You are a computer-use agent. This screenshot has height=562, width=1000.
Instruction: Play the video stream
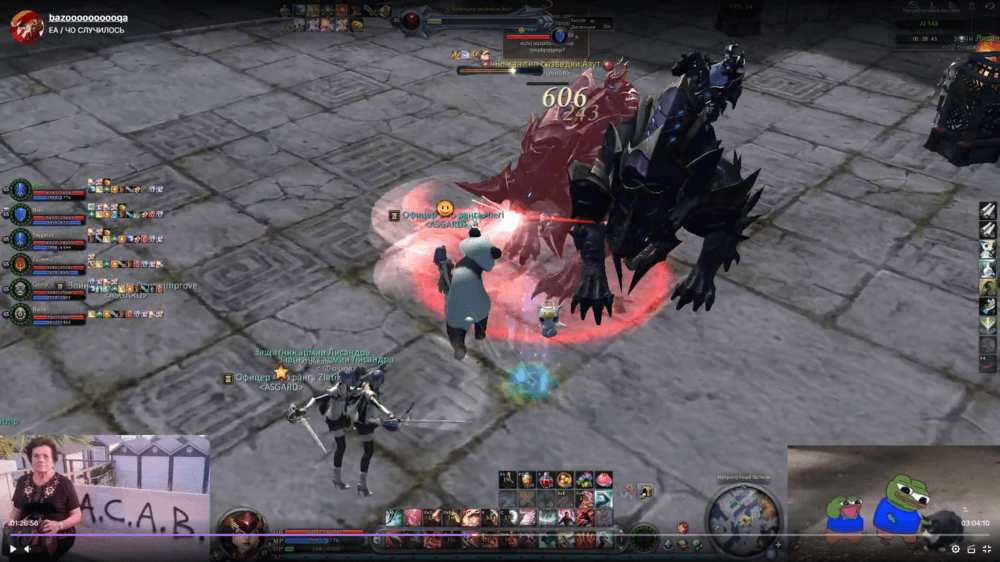(13, 548)
